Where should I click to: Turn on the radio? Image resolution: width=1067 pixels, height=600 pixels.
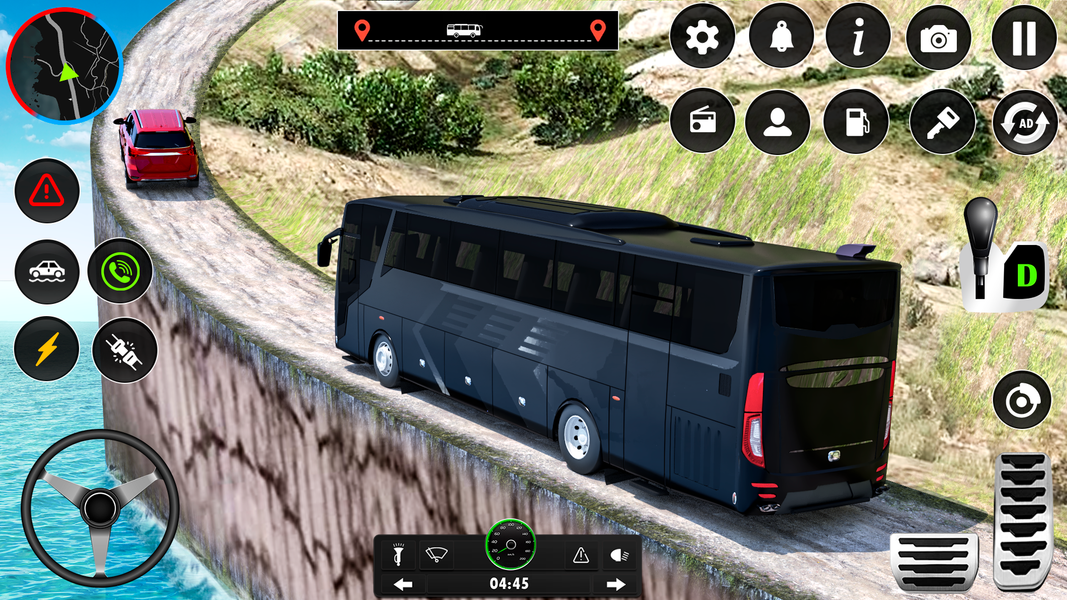(x=702, y=122)
